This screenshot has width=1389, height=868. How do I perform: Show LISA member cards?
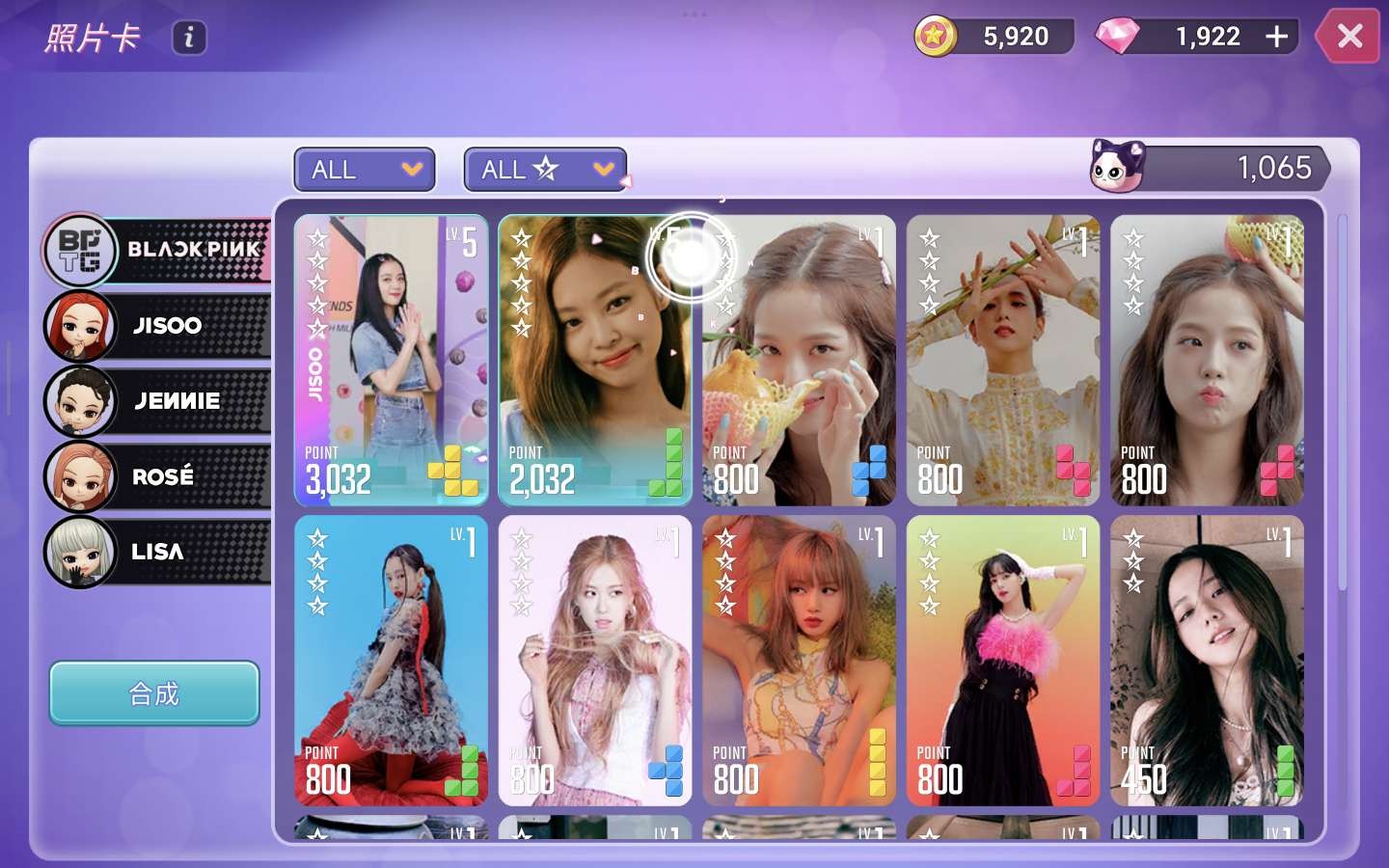click(x=159, y=552)
